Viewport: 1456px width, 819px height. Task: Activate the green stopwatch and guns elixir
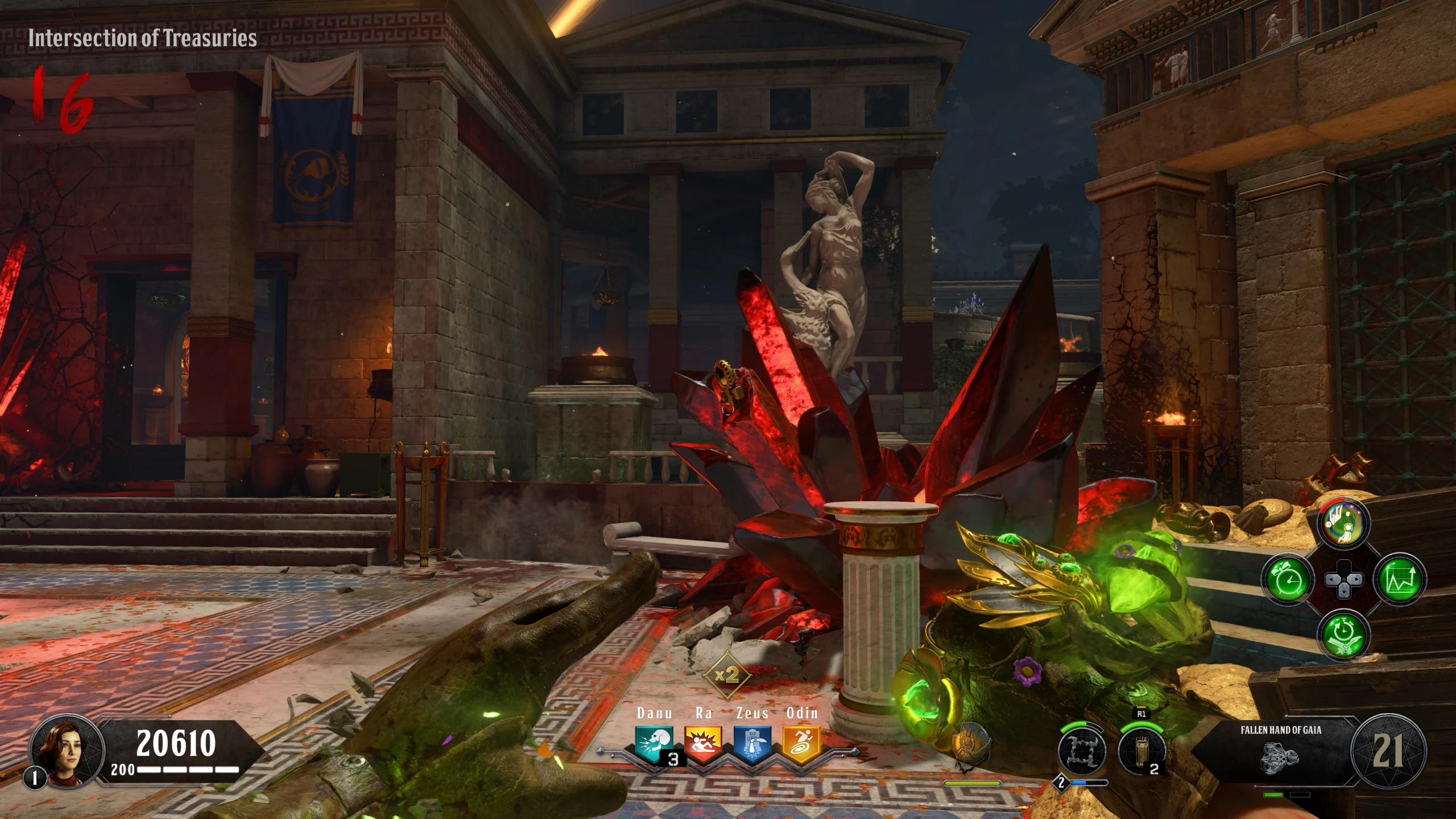coord(1343,635)
